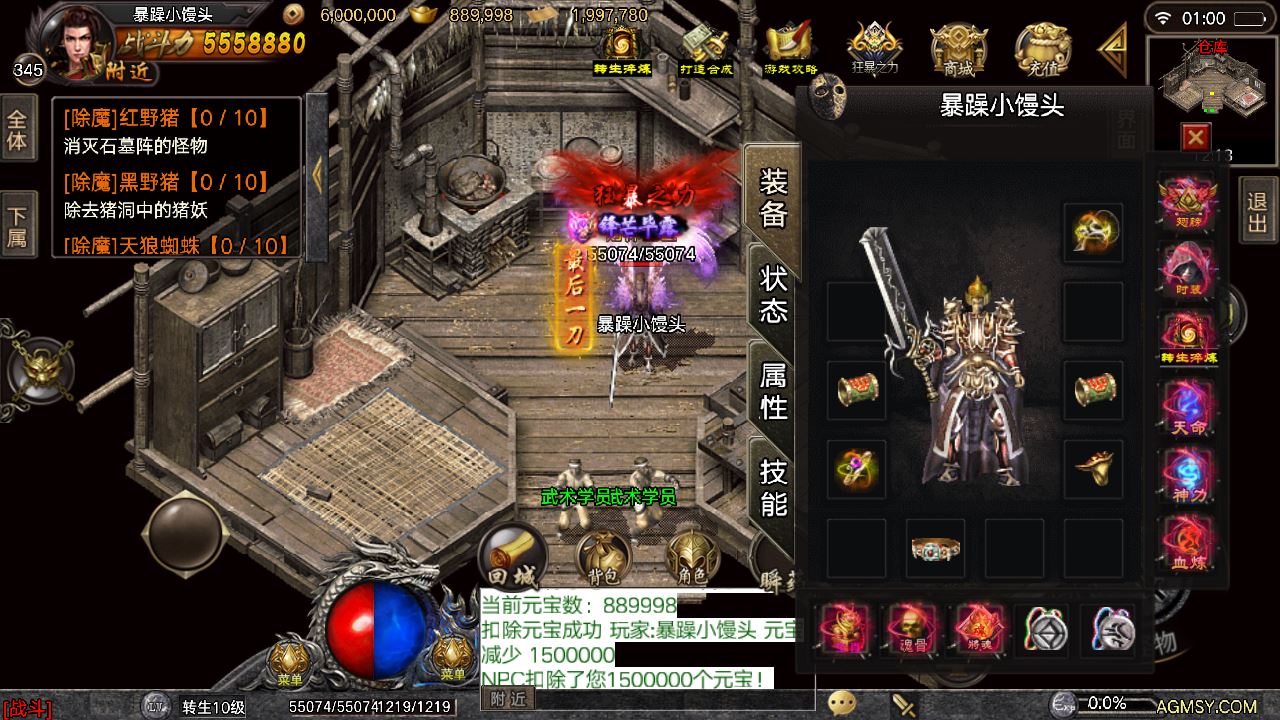Select the 属性 attributes tab
Screen dimensions: 1280x720
tap(773, 390)
